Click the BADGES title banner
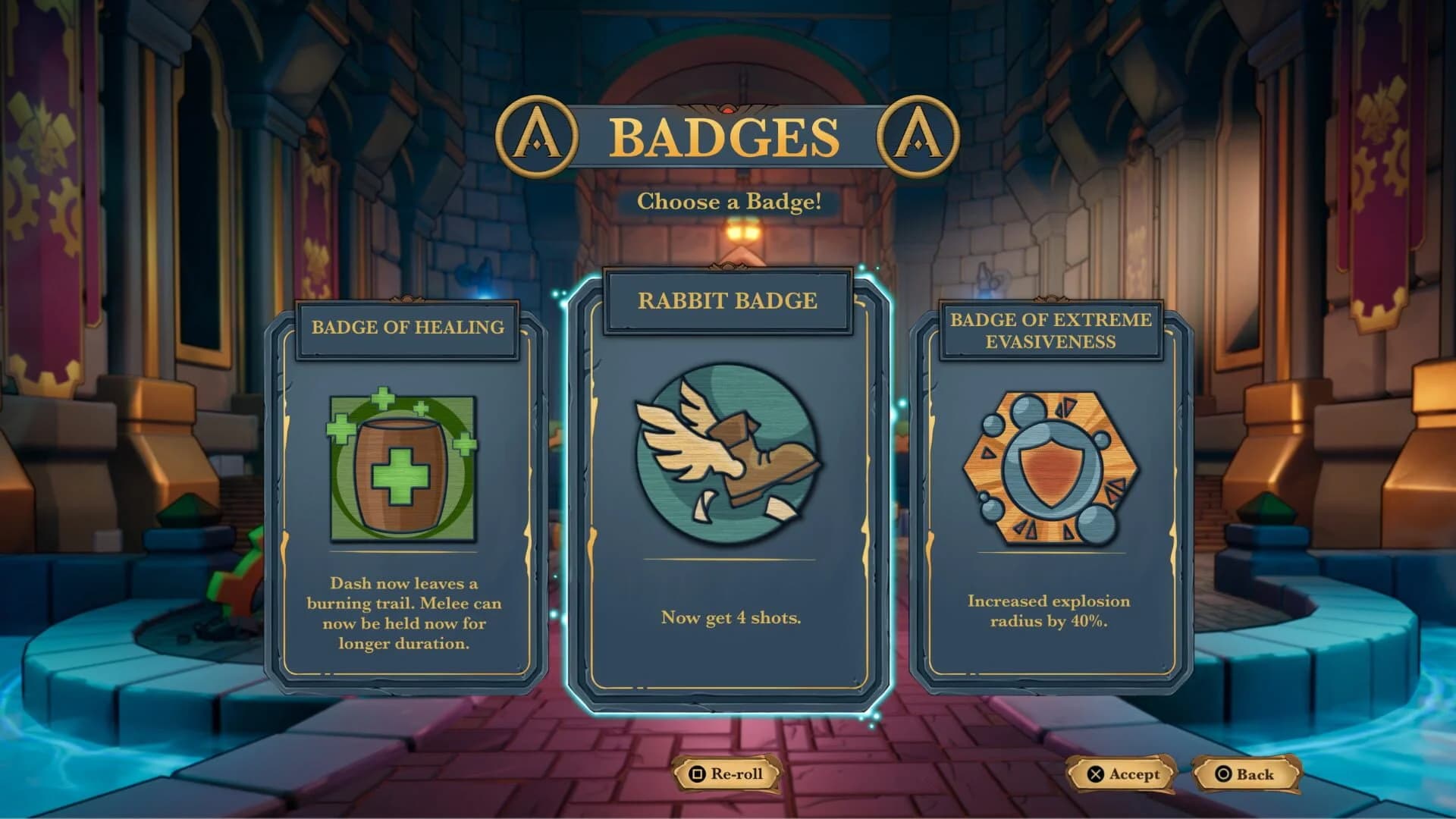This screenshot has width=1456, height=819. point(727,135)
